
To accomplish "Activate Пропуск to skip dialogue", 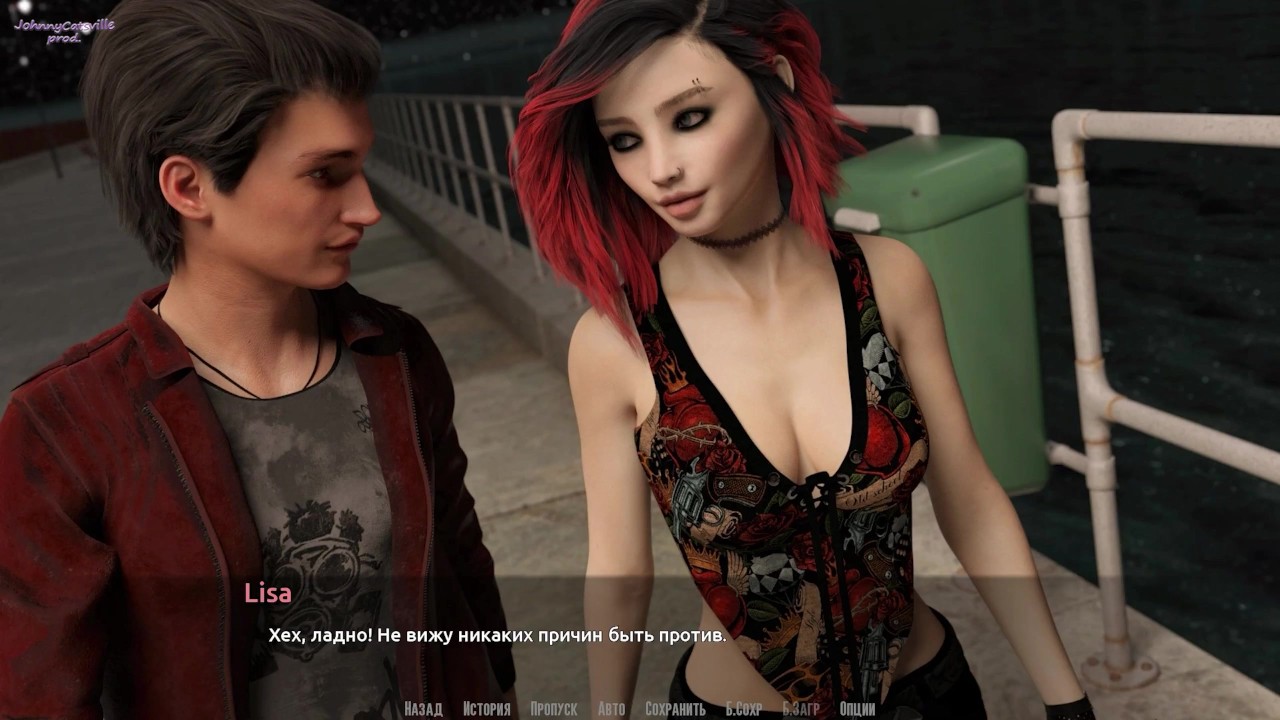I will pyautogui.click(x=553, y=709).
